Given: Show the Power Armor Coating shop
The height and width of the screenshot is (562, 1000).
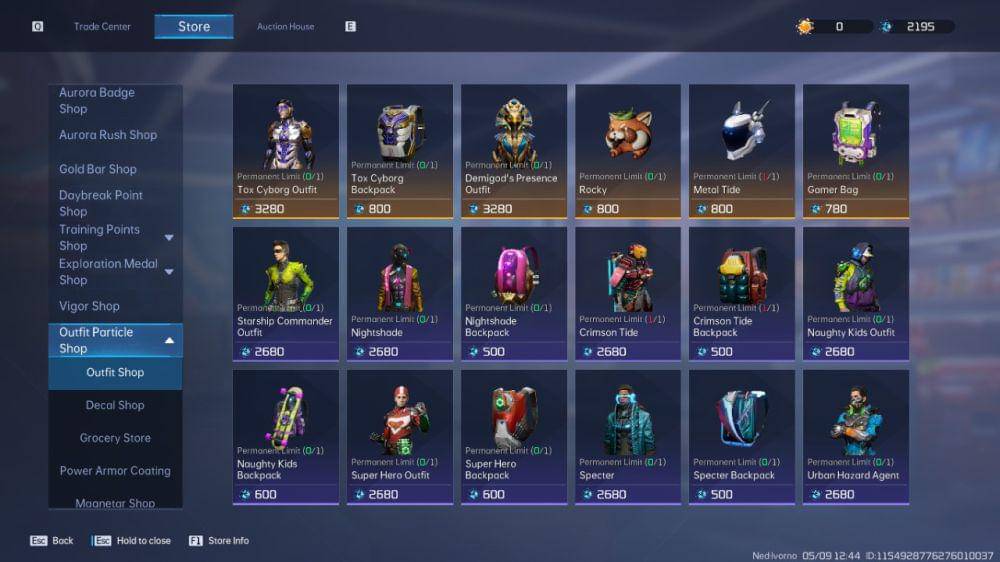Looking at the screenshot, I should (115, 471).
